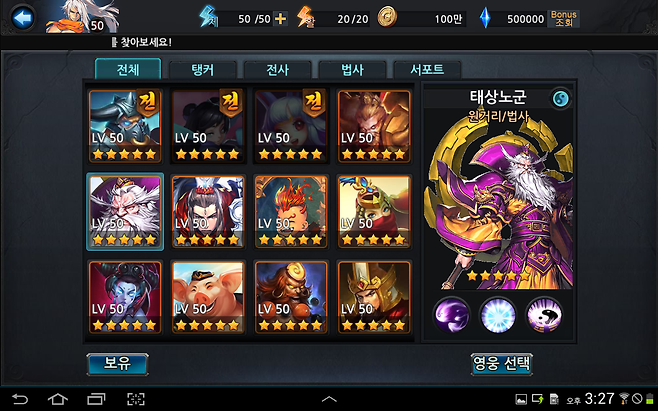This screenshot has height=411, width=658.
Task: Select the blue-skinned demon hero portrait
Action: point(124,296)
